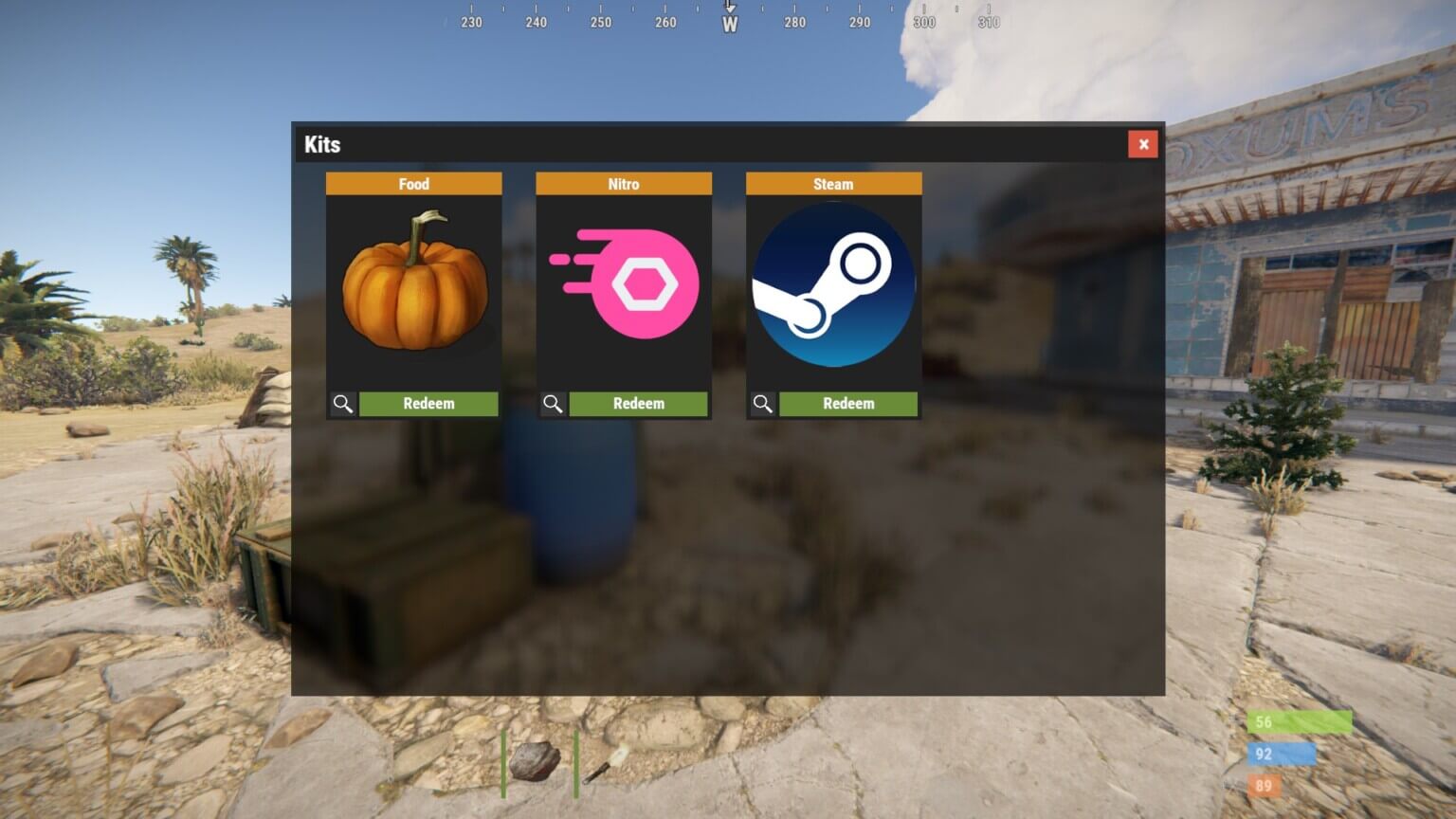
Task: Click the Steam logo icon
Action: pos(833,284)
